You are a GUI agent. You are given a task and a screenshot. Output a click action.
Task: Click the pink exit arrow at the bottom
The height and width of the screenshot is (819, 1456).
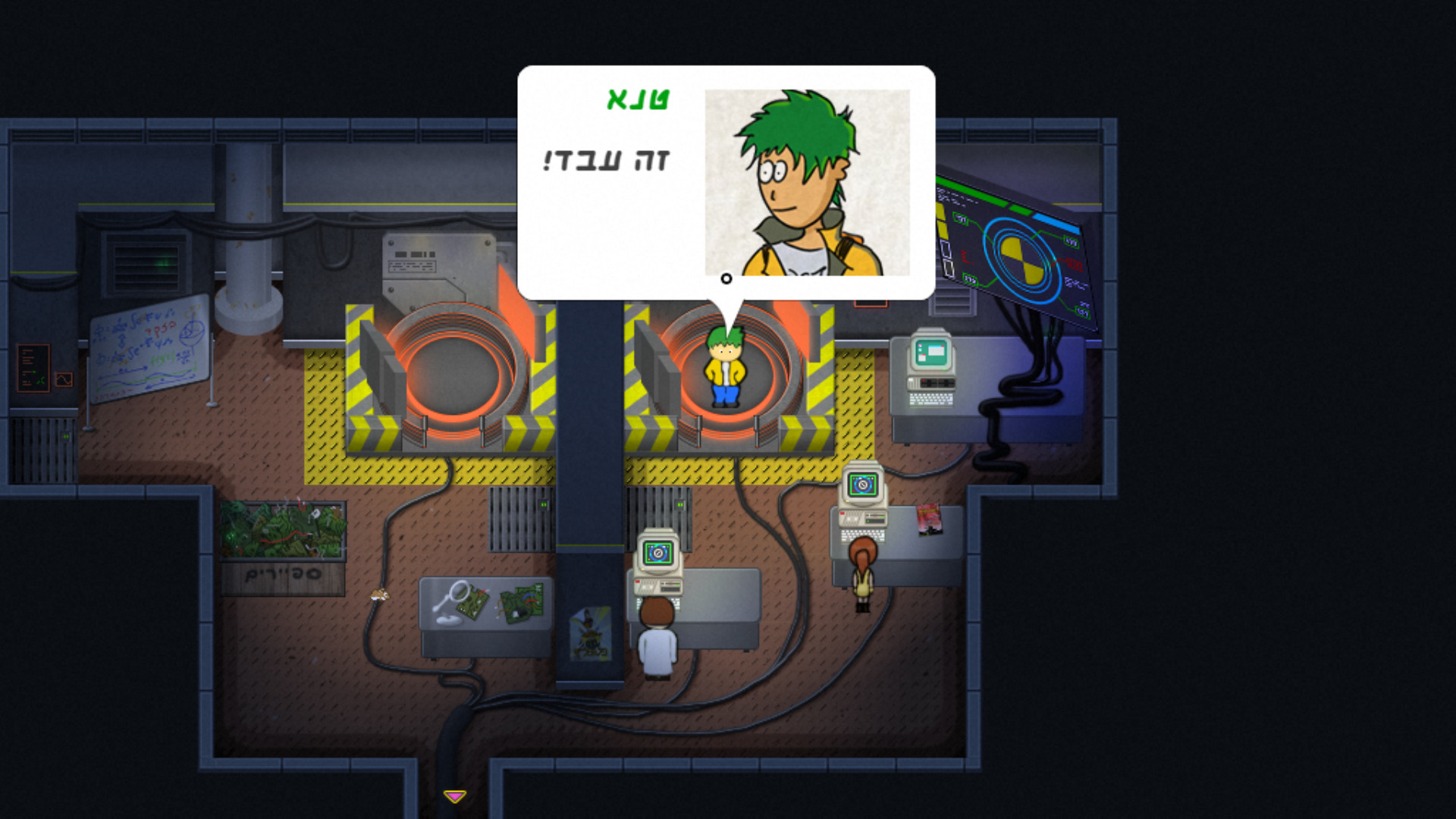coord(453,796)
